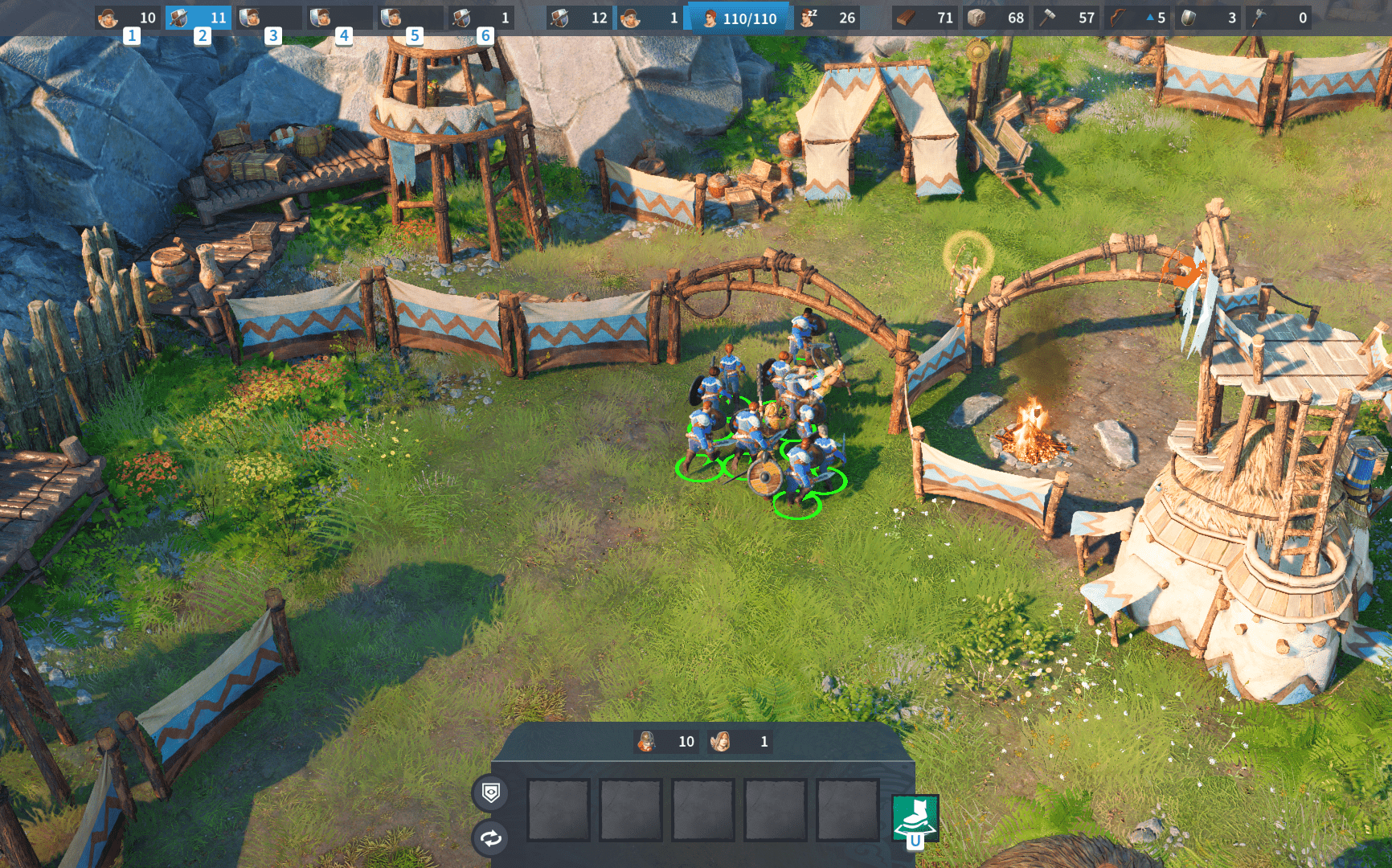Select empty control group 4
The height and width of the screenshot is (868, 1392).
(340, 18)
